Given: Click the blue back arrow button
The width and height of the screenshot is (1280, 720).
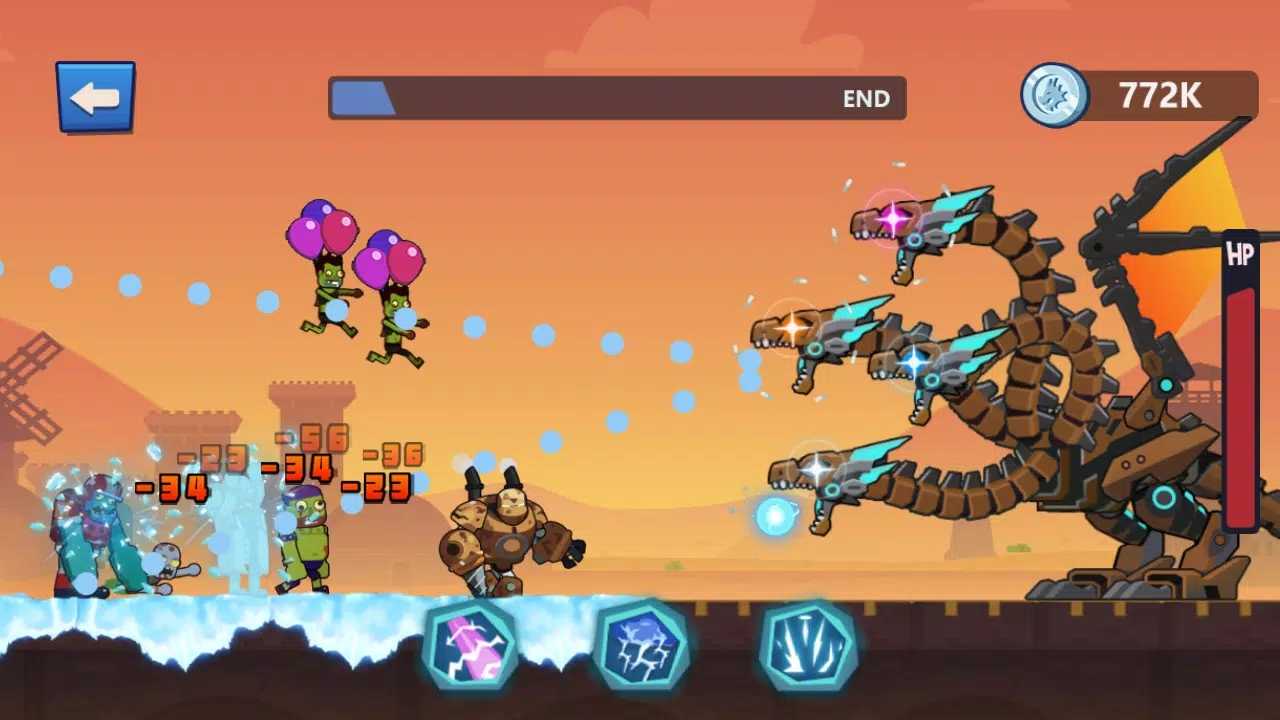Looking at the screenshot, I should pos(95,97).
